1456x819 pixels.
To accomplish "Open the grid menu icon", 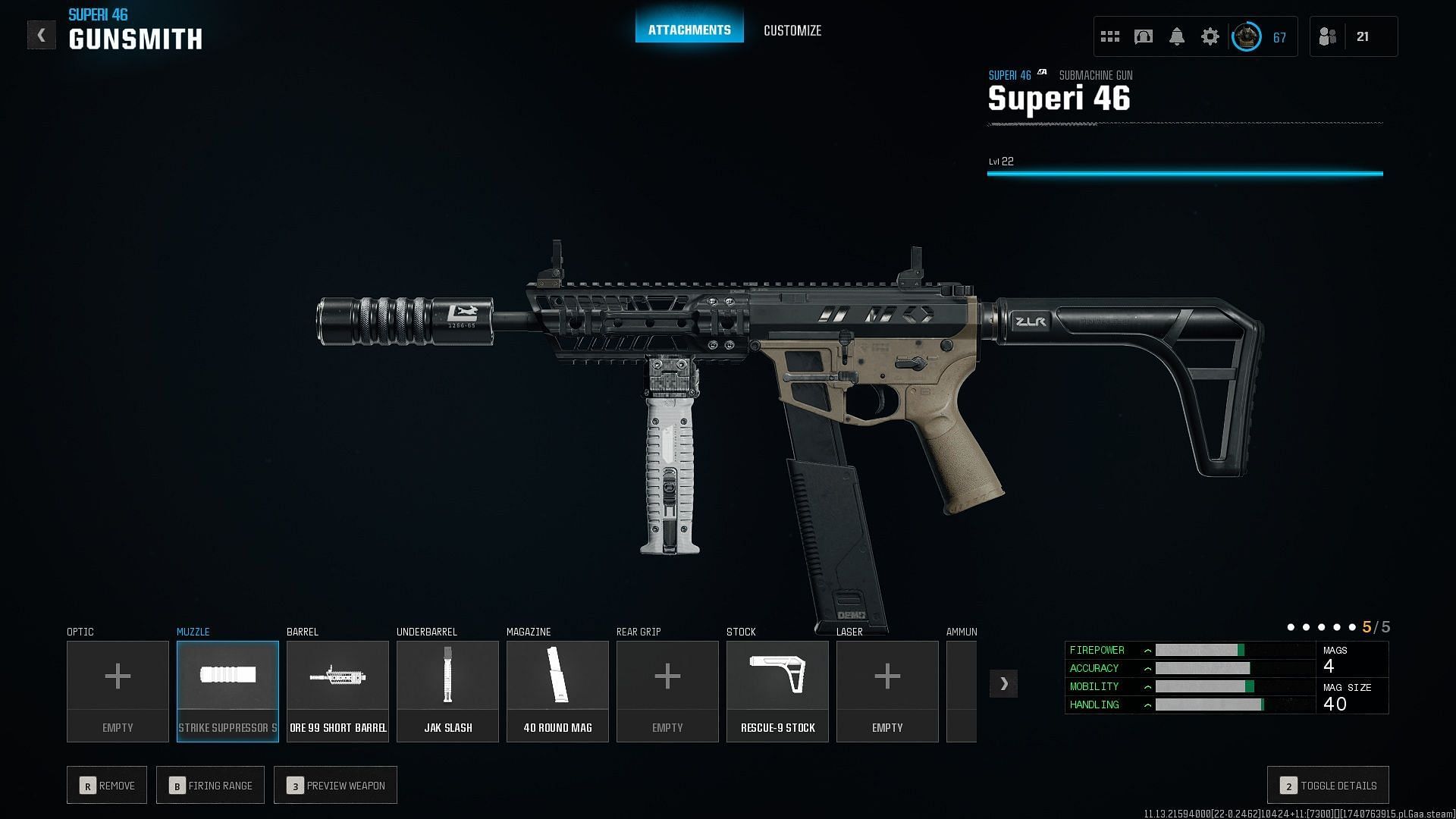I will (x=1110, y=36).
